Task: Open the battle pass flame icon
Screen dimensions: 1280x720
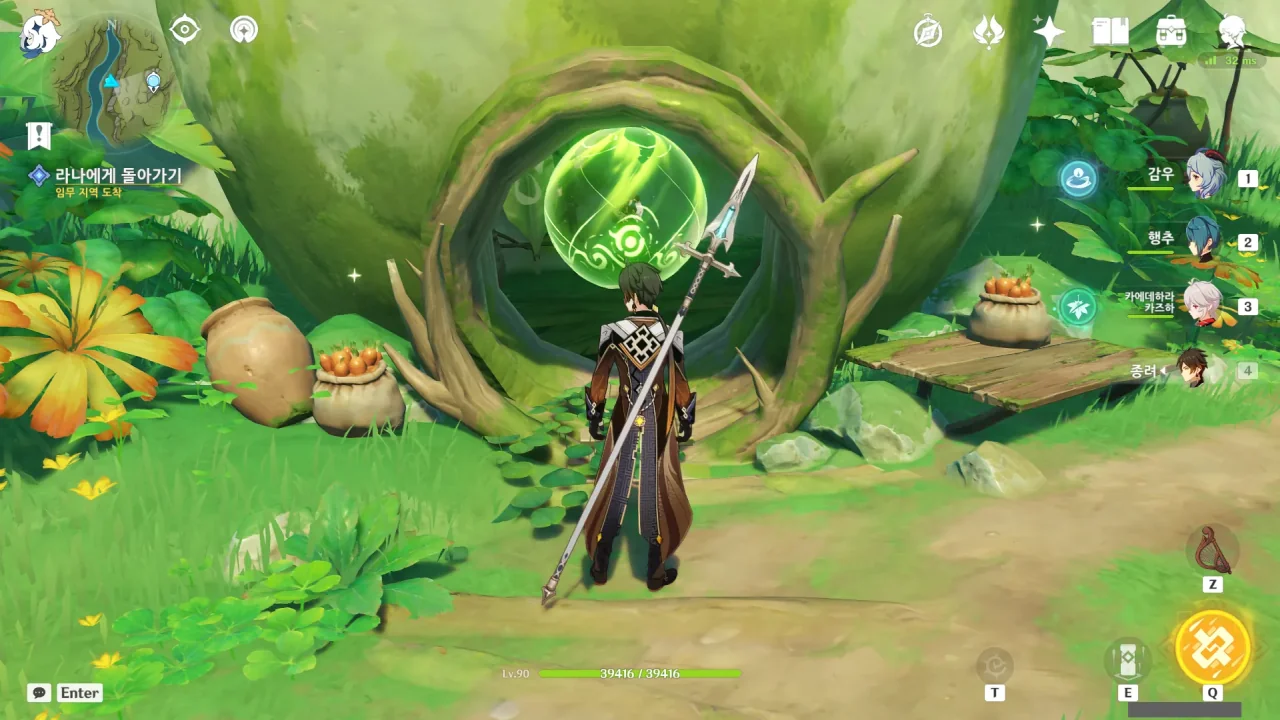Action: [988, 32]
